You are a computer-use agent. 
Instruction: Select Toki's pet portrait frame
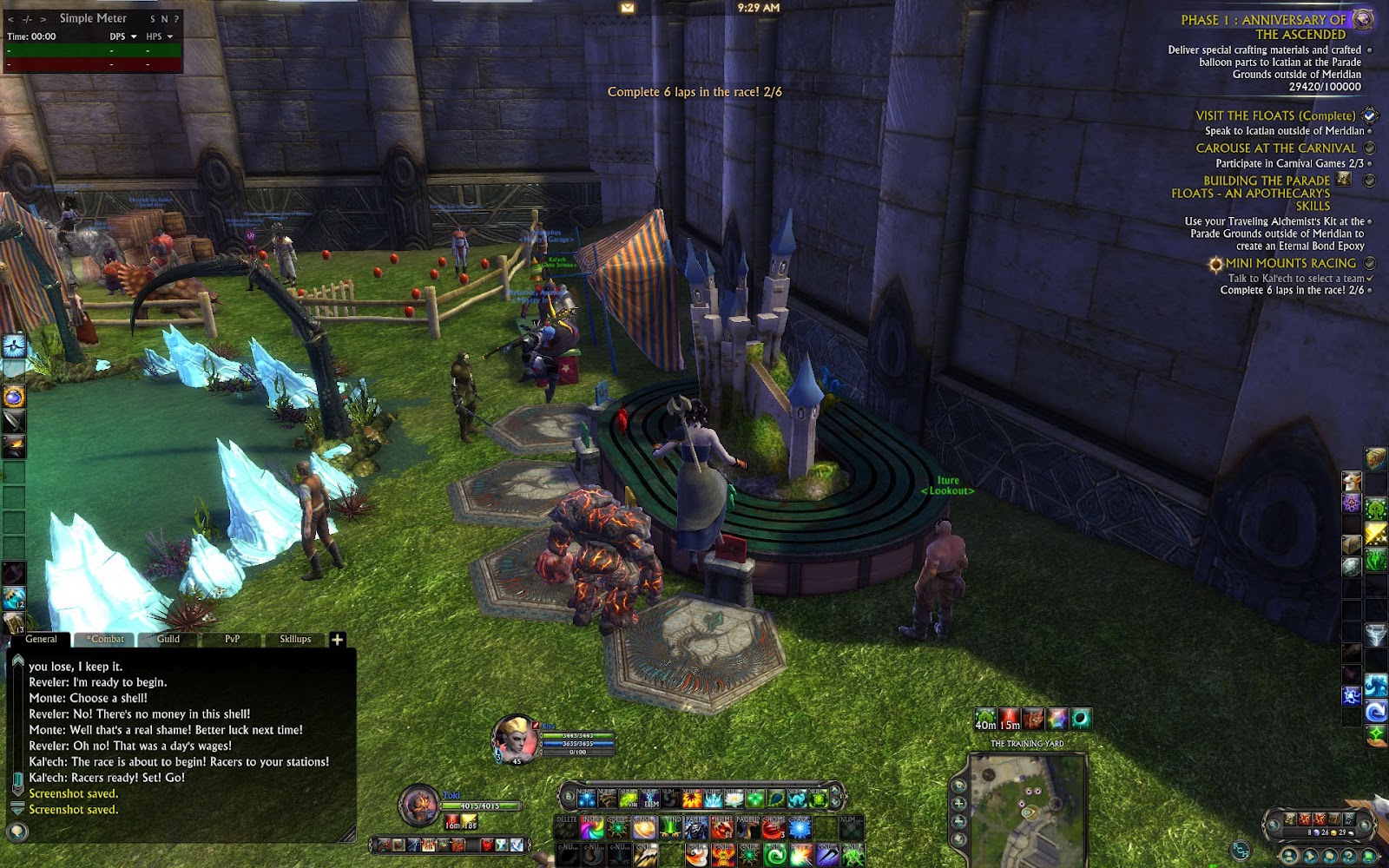point(419,805)
